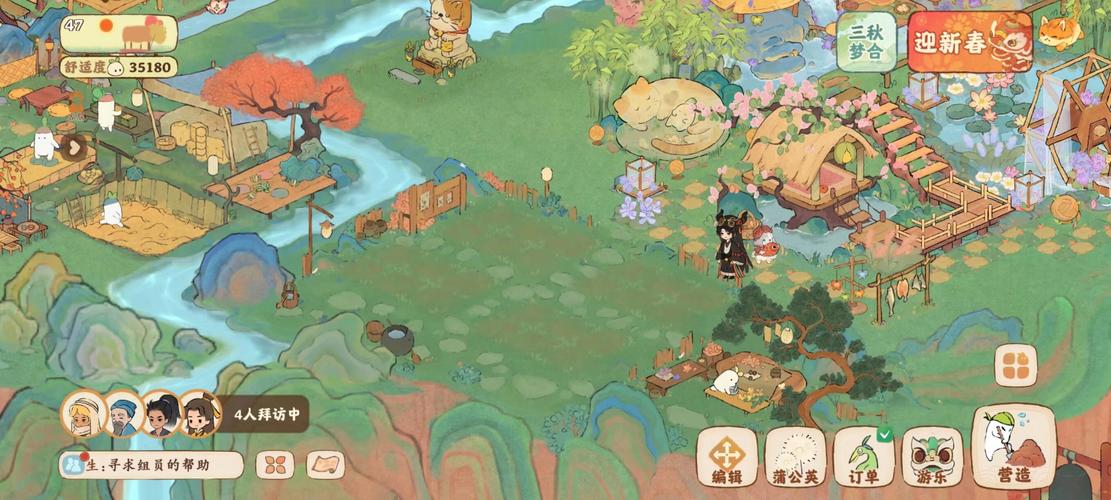Open the map scroll icon button
This screenshot has width=1111, height=500.
(325, 465)
